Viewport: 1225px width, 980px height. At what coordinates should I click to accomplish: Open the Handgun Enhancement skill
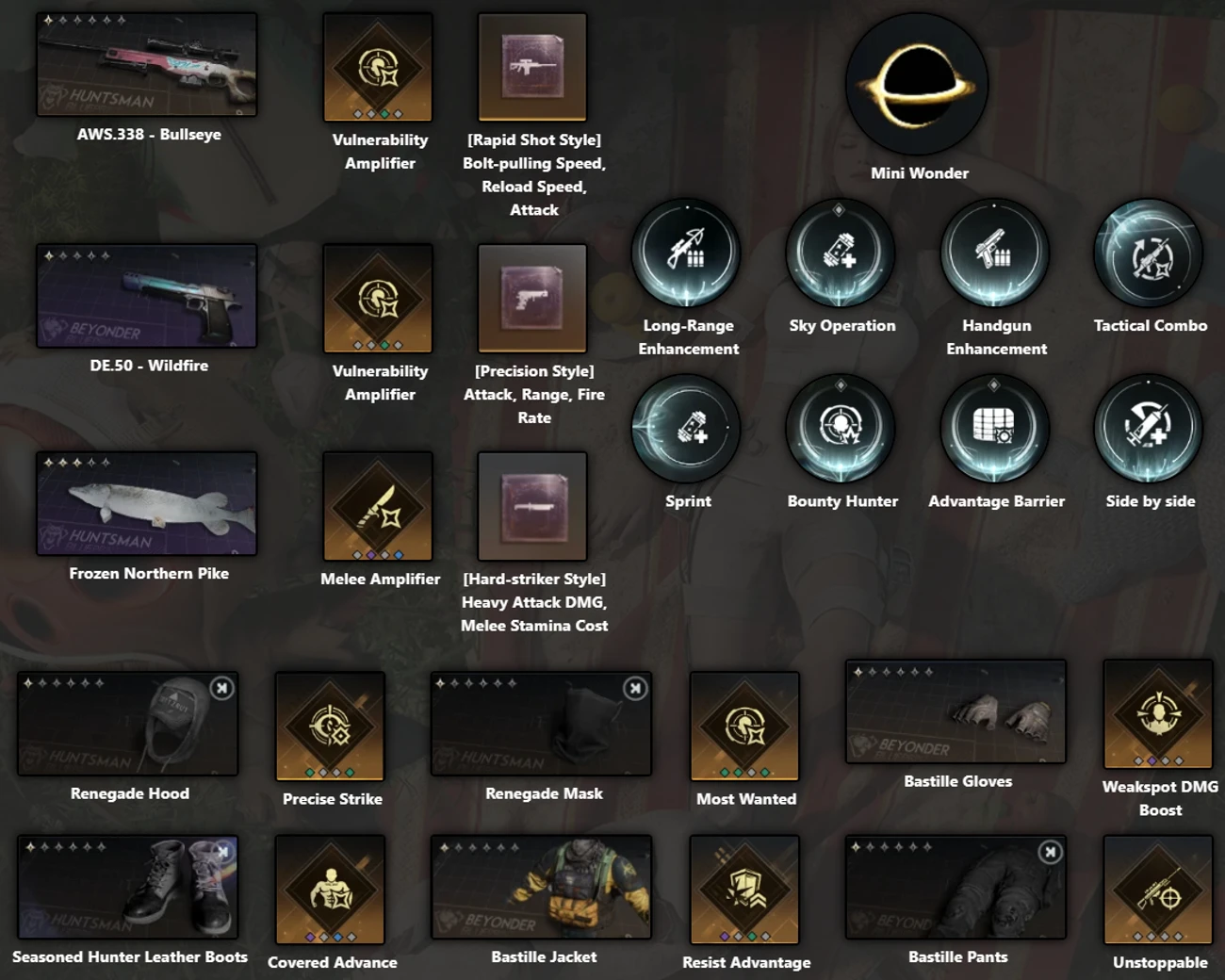tap(995, 253)
